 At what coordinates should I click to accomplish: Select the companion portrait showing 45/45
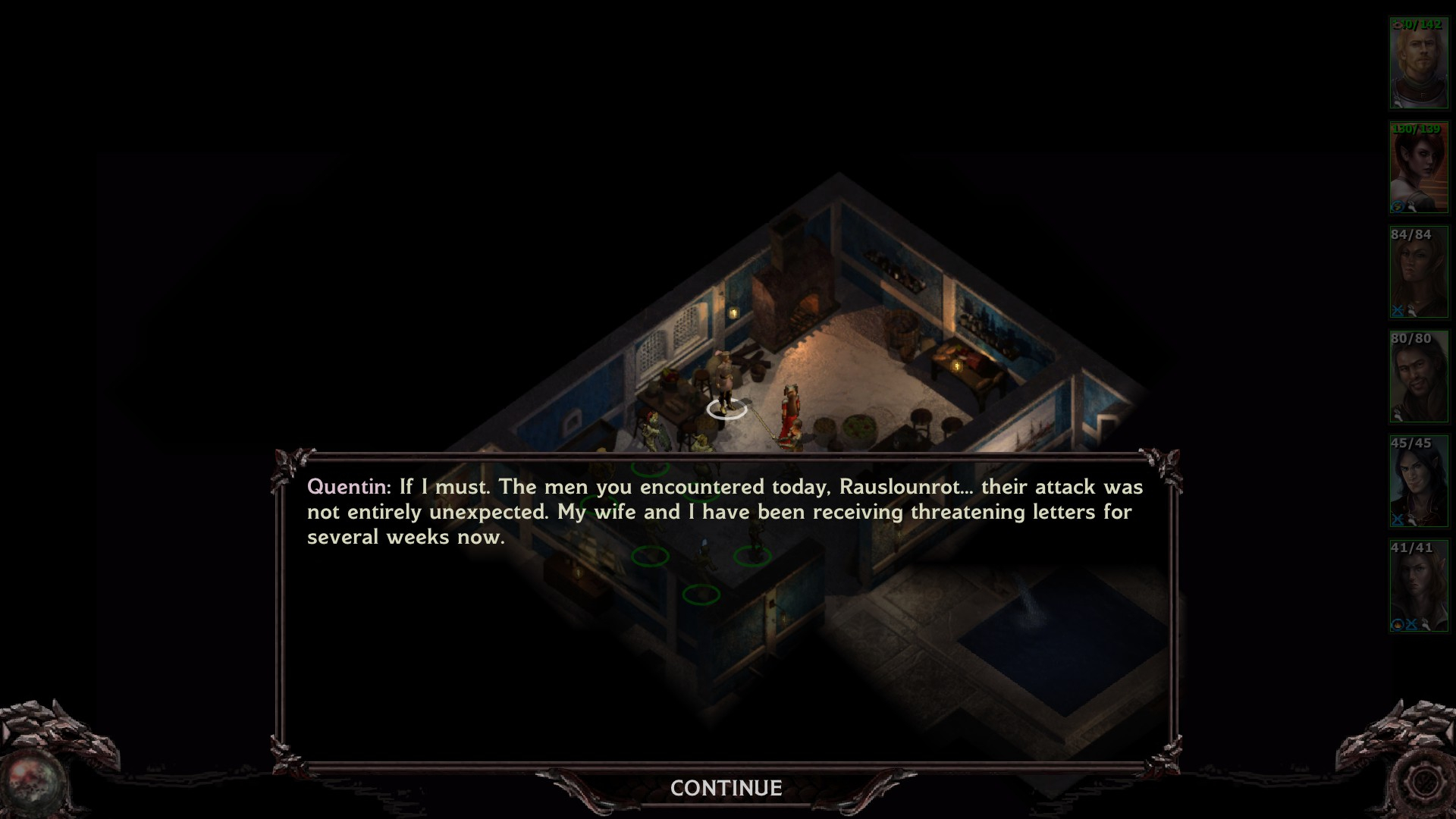(1418, 482)
